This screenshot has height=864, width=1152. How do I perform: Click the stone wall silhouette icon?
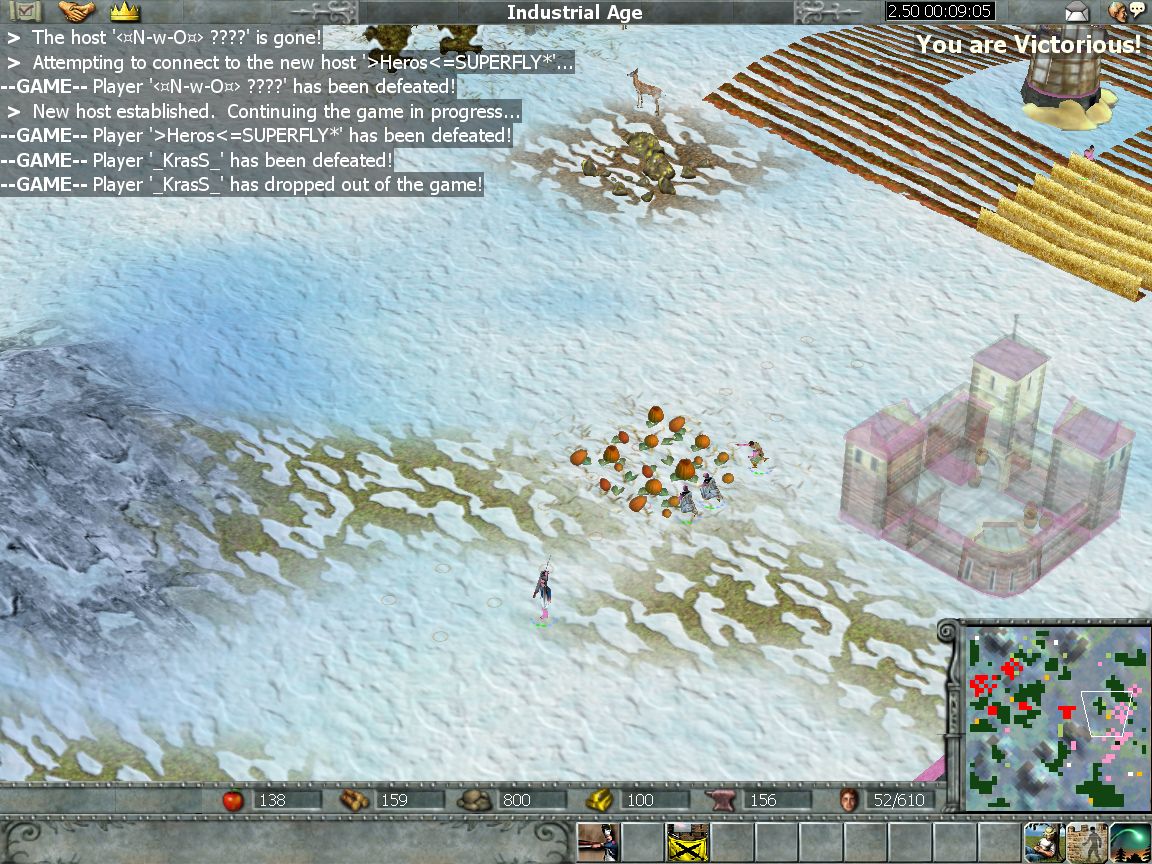coord(1087,842)
